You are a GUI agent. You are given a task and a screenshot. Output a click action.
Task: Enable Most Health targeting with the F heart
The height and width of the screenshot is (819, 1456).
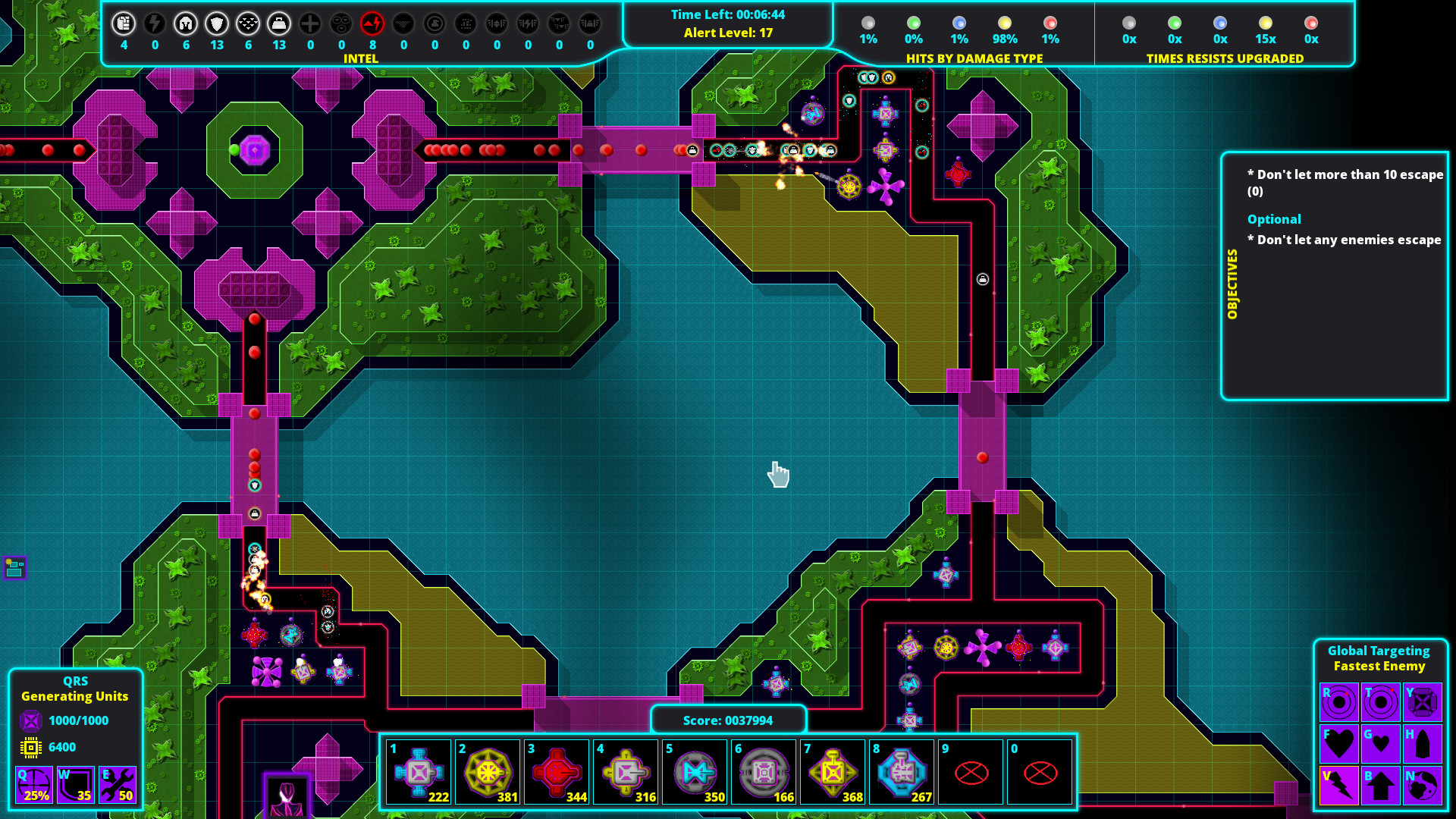pos(1339,743)
